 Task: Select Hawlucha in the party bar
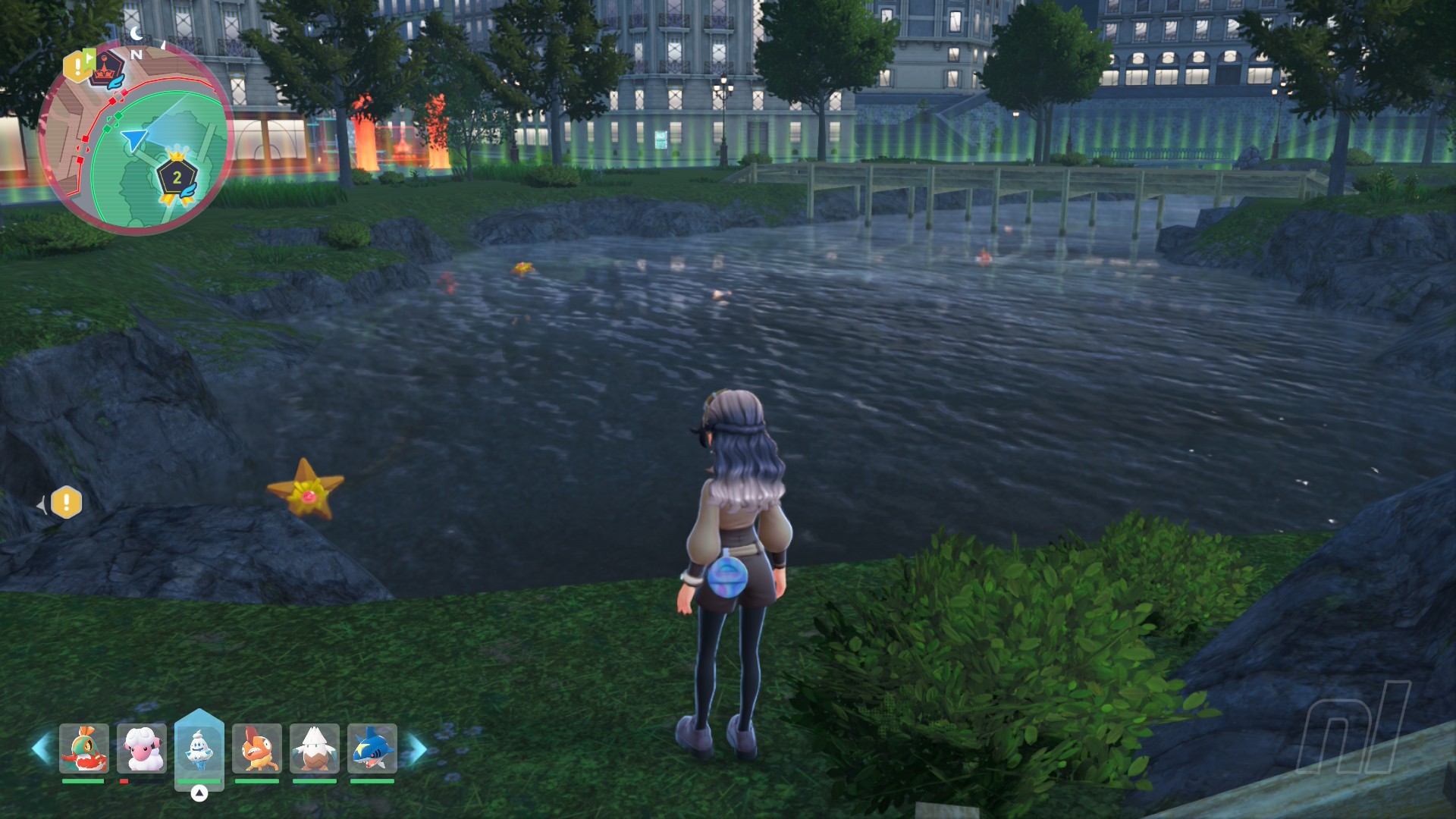click(x=83, y=749)
